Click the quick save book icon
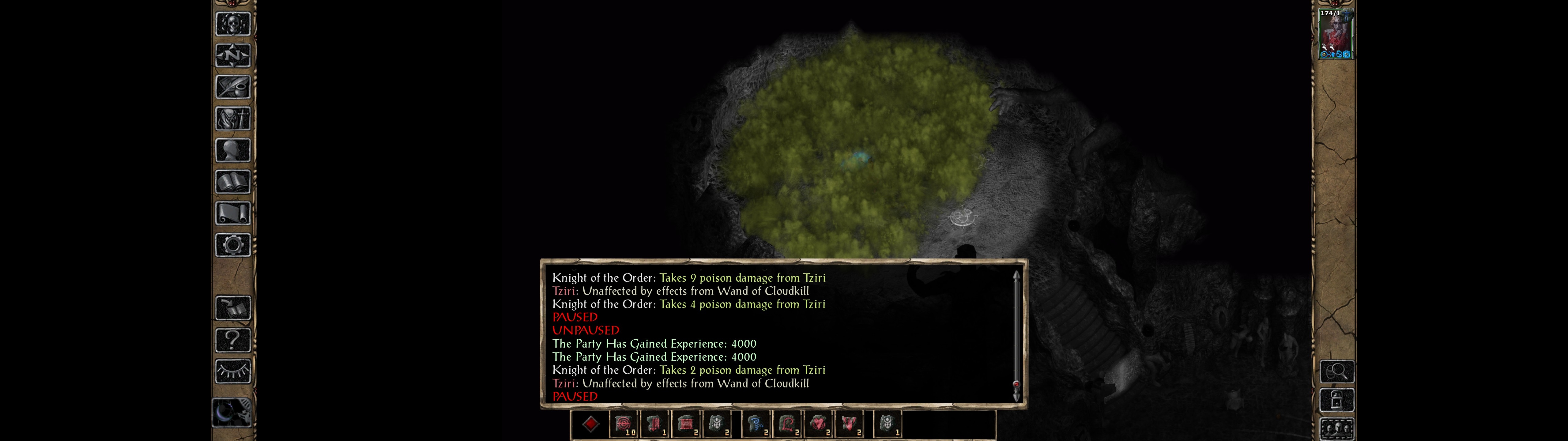1568x441 pixels. pyautogui.click(x=232, y=308)
